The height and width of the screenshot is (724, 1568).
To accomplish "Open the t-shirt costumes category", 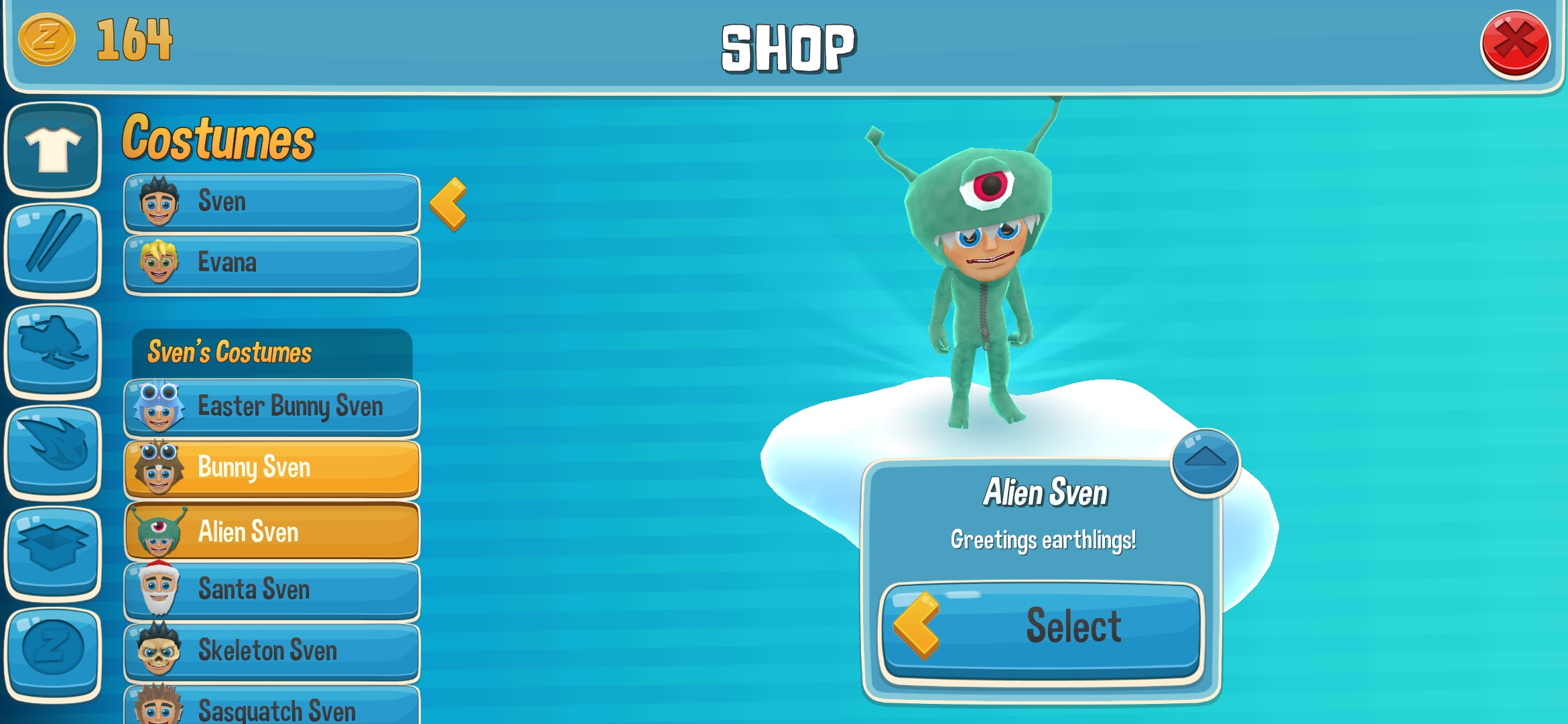I will [x=53, y=149].
